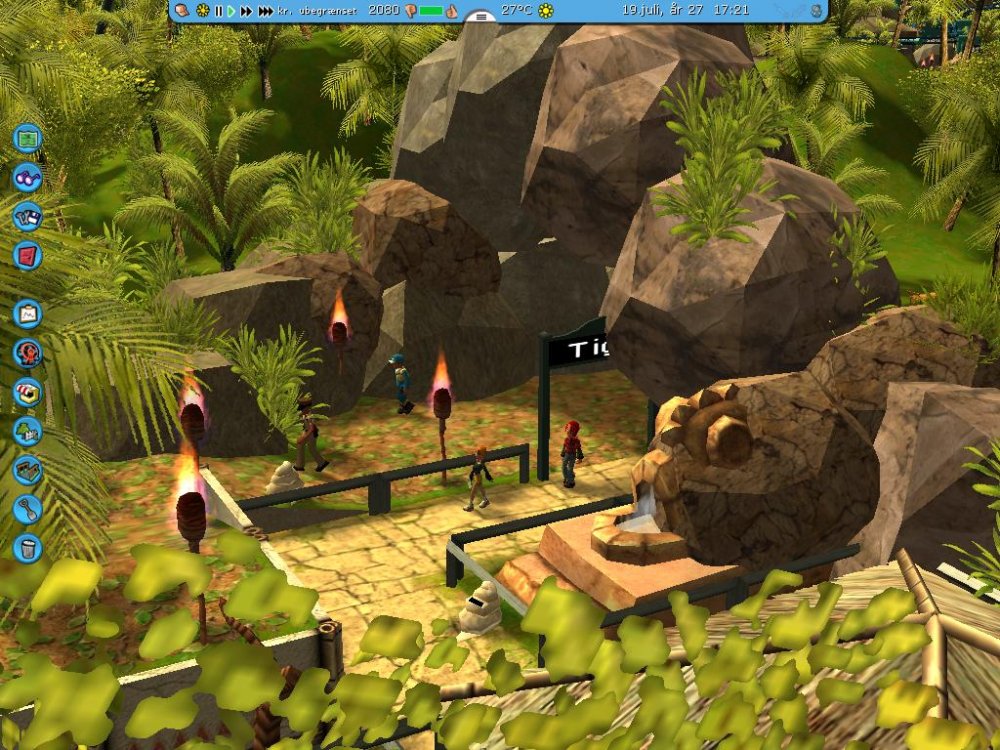1000x750 pixels.
Task: Click the binoculars view options icon
Action: point(28,178)
